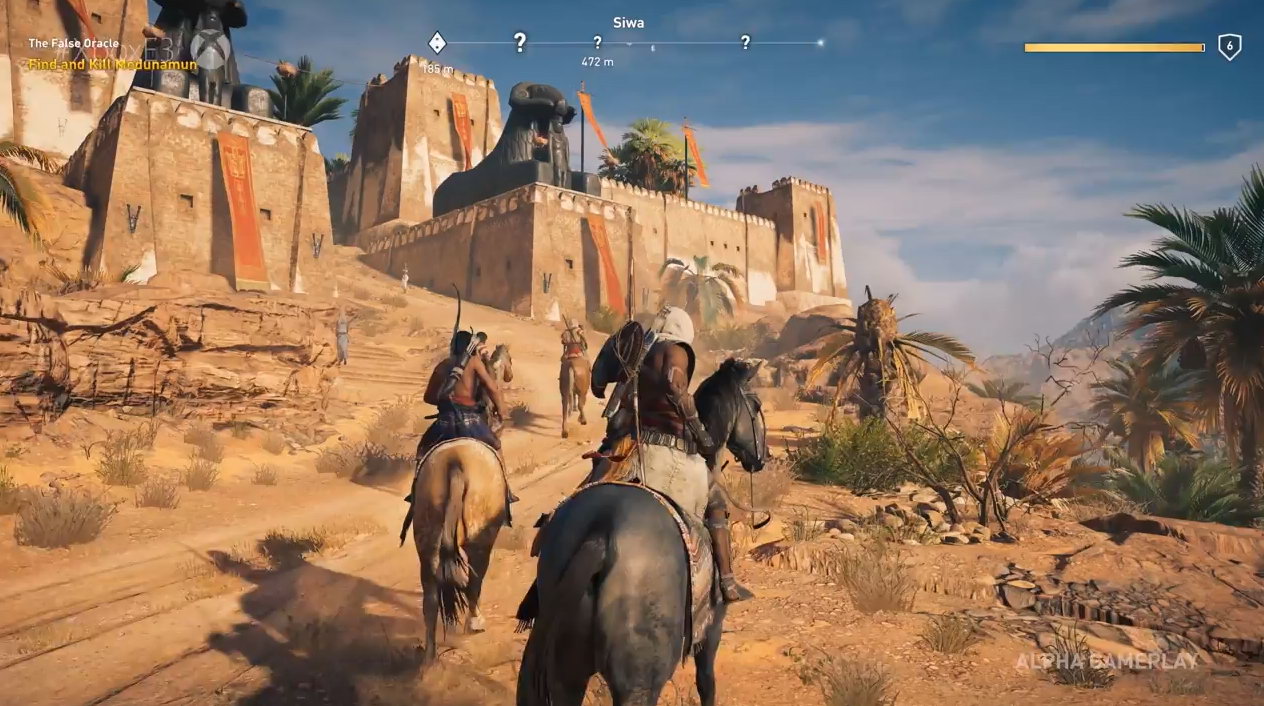Open the level 6 shield badge
Screen dimensions: 1264x706
coord(1229,47)
